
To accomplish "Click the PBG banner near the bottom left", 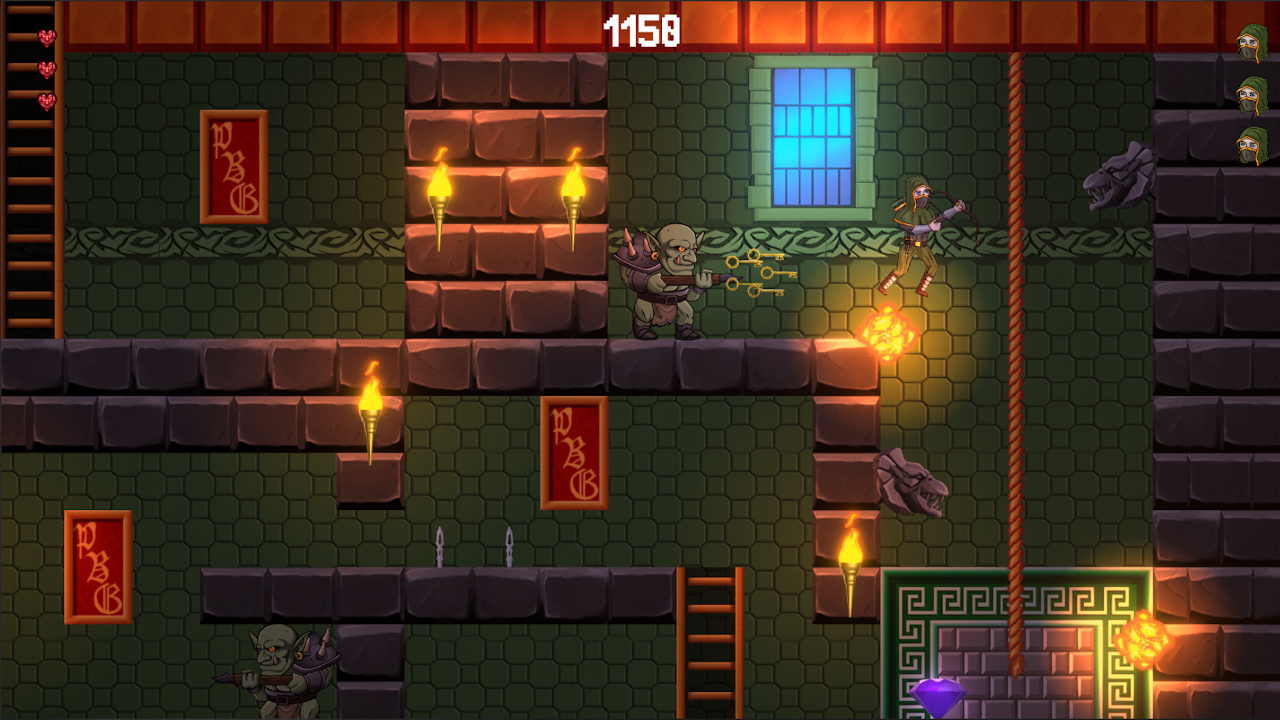I will point(97,565).
